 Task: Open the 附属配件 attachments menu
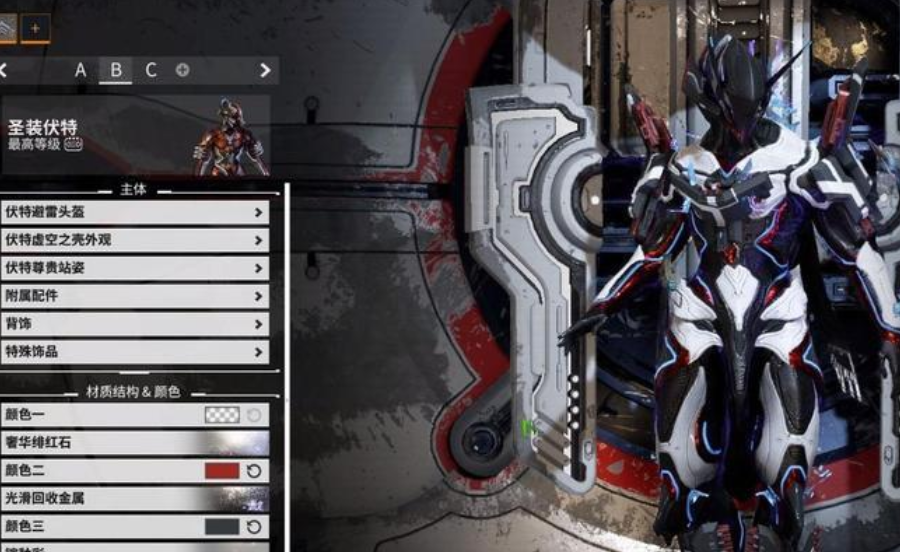point(135,296)
